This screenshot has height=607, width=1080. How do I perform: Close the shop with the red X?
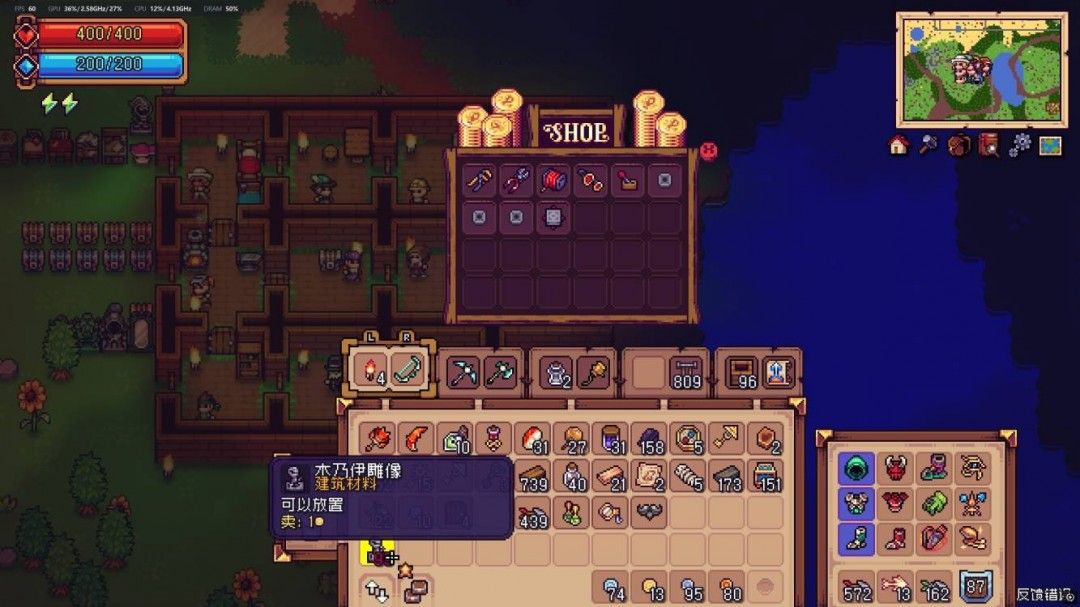click(709, 152)
